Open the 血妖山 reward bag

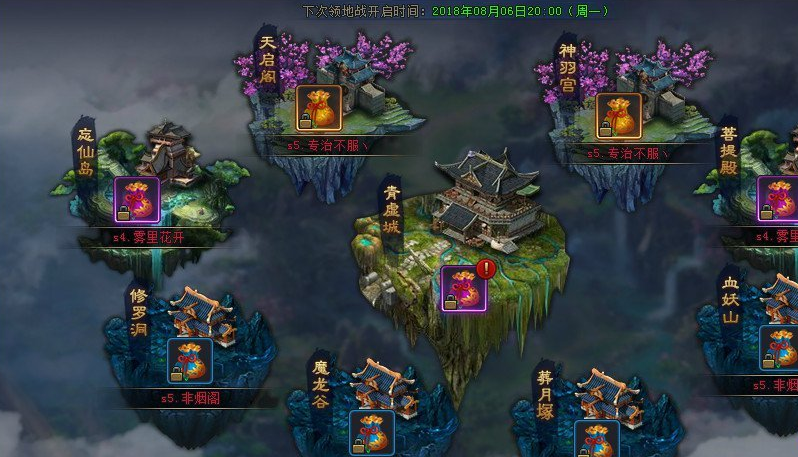point(778,348)
